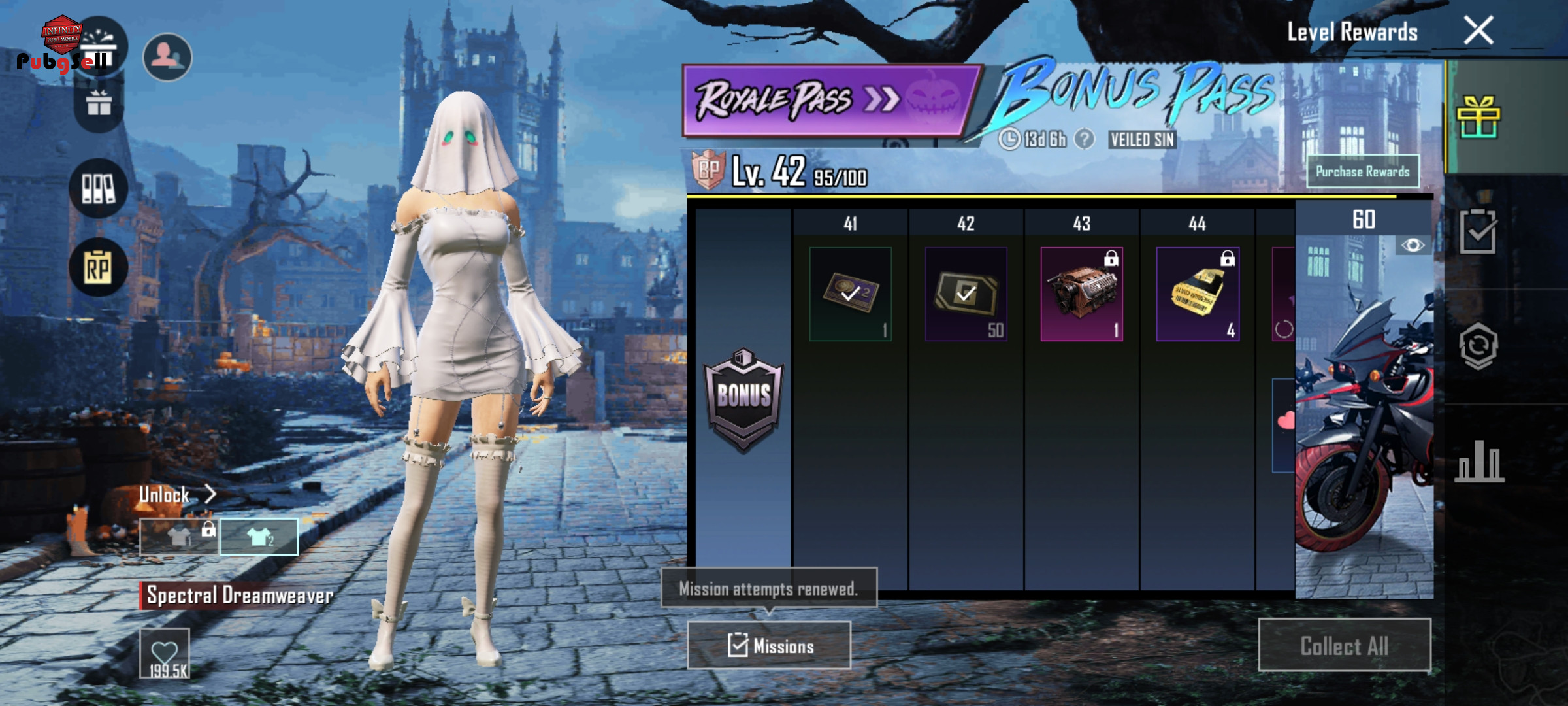Select the level 43 engine reward

click(x=1081, y=294)
